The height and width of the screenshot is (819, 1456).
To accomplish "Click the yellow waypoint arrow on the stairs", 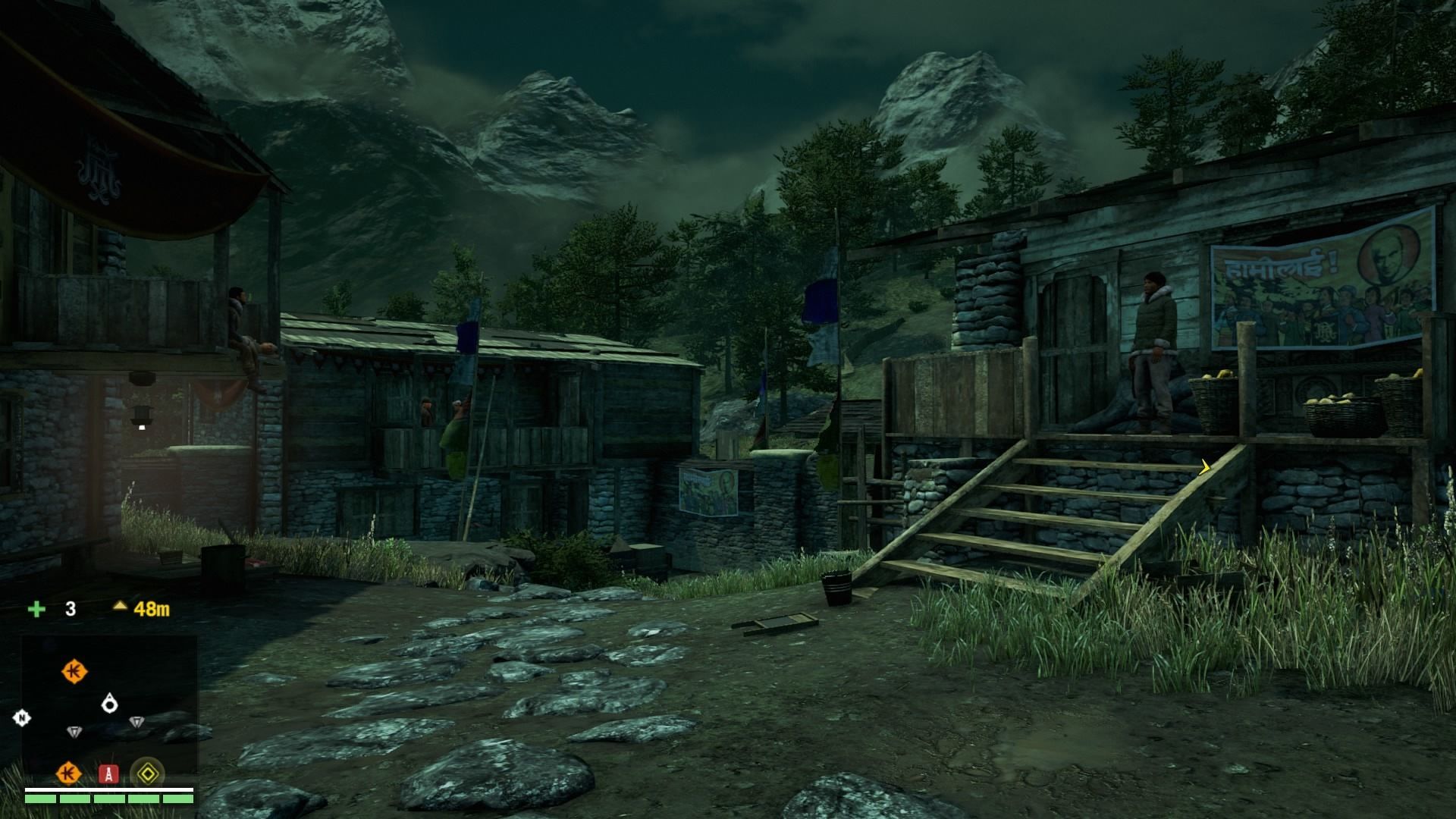I will 1204,468.
